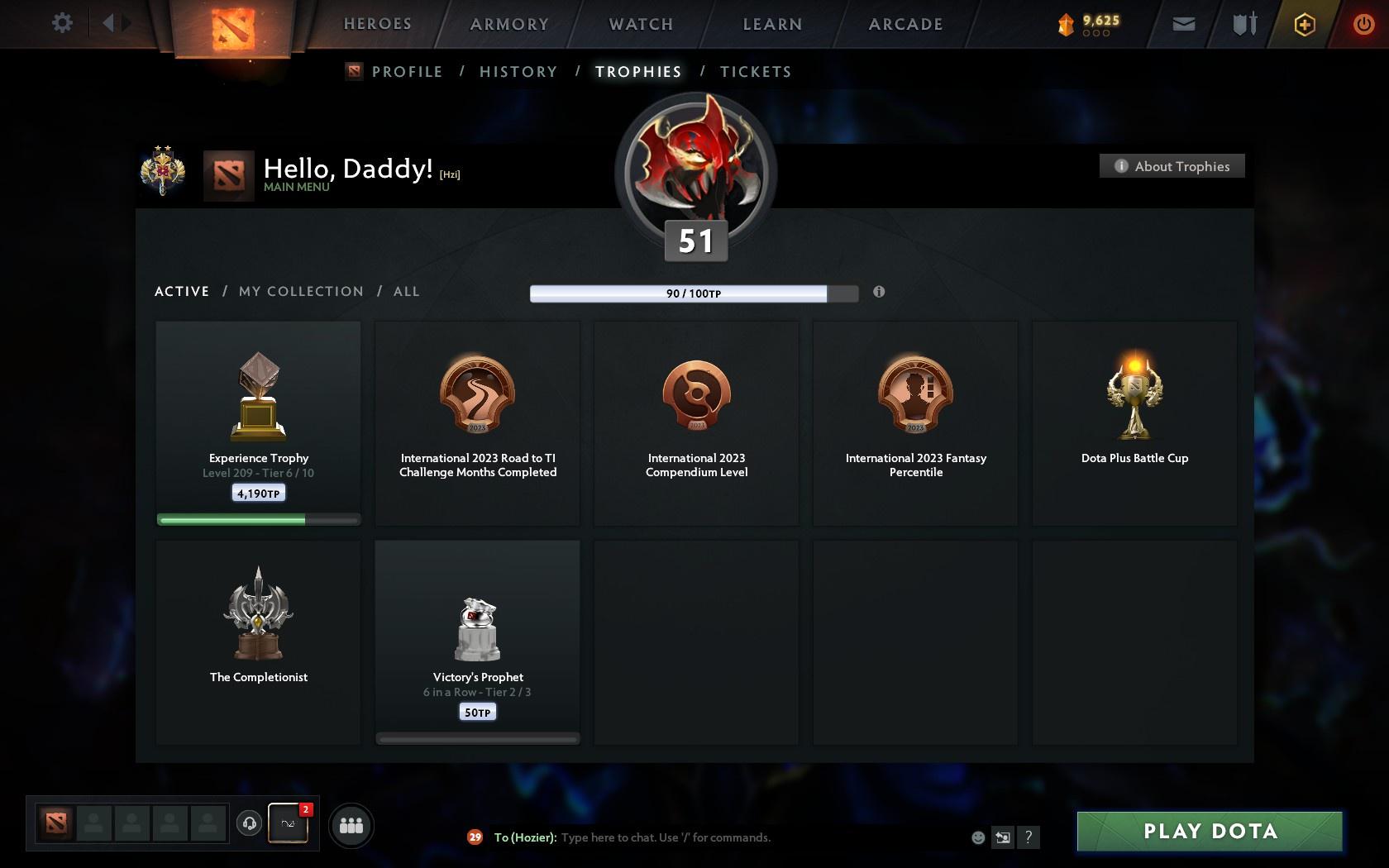1389x868 pixels.
Task: Click the info icon beside the TP bar
Action: click(x=879, y=292)
